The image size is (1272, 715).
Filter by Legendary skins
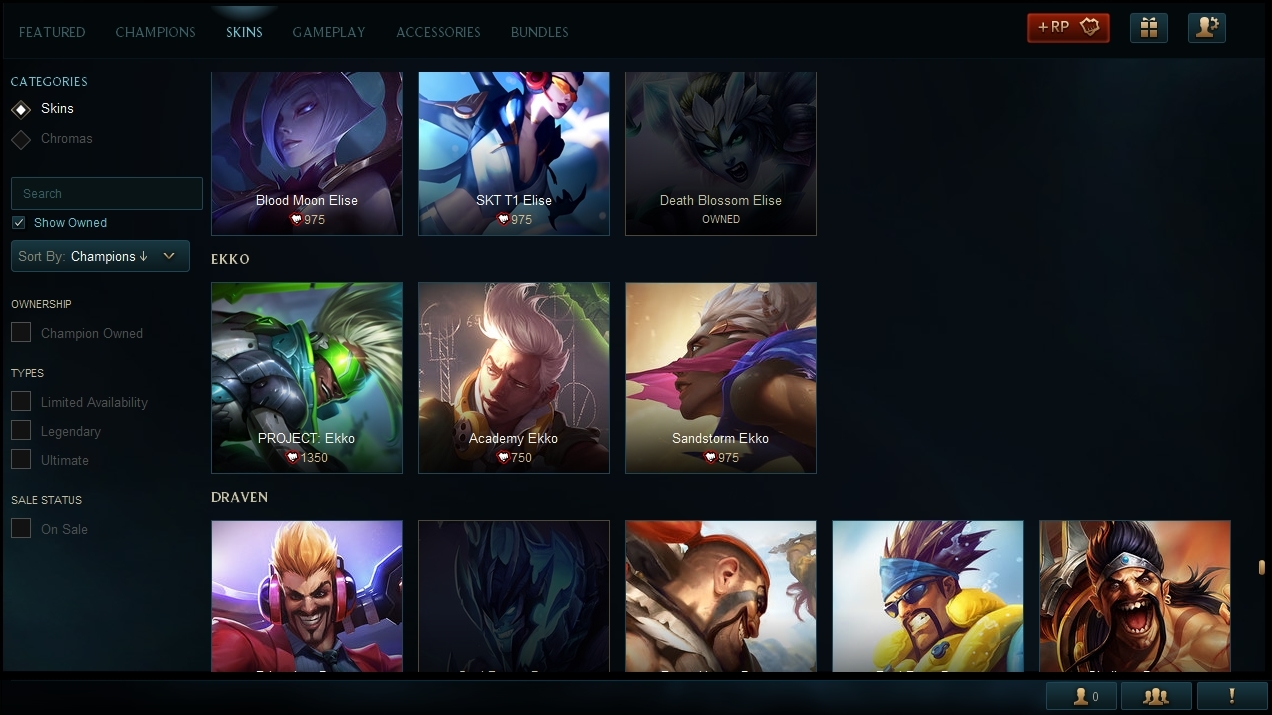21,431
